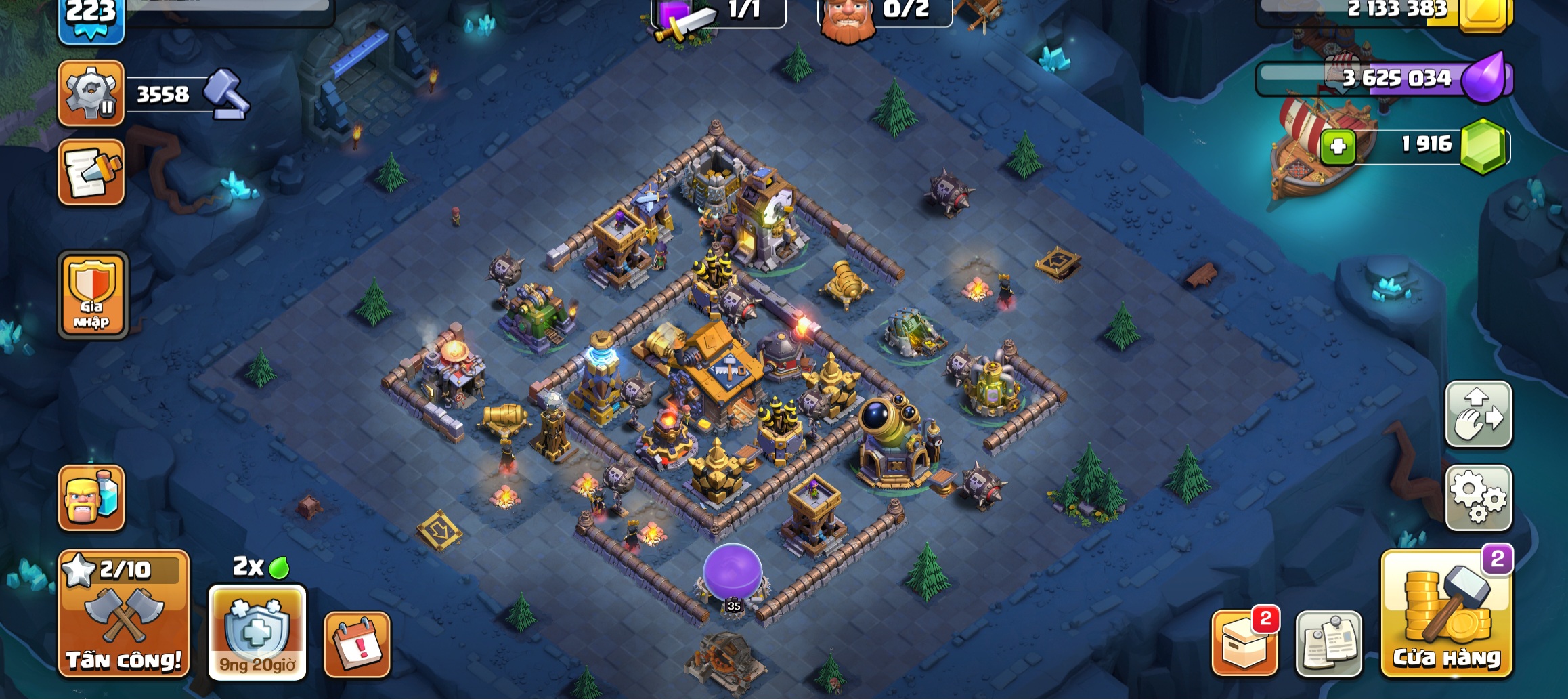Open the clipboard notes button
Viewport: 1568px width, 699px height.
(x=1328, y=643)
